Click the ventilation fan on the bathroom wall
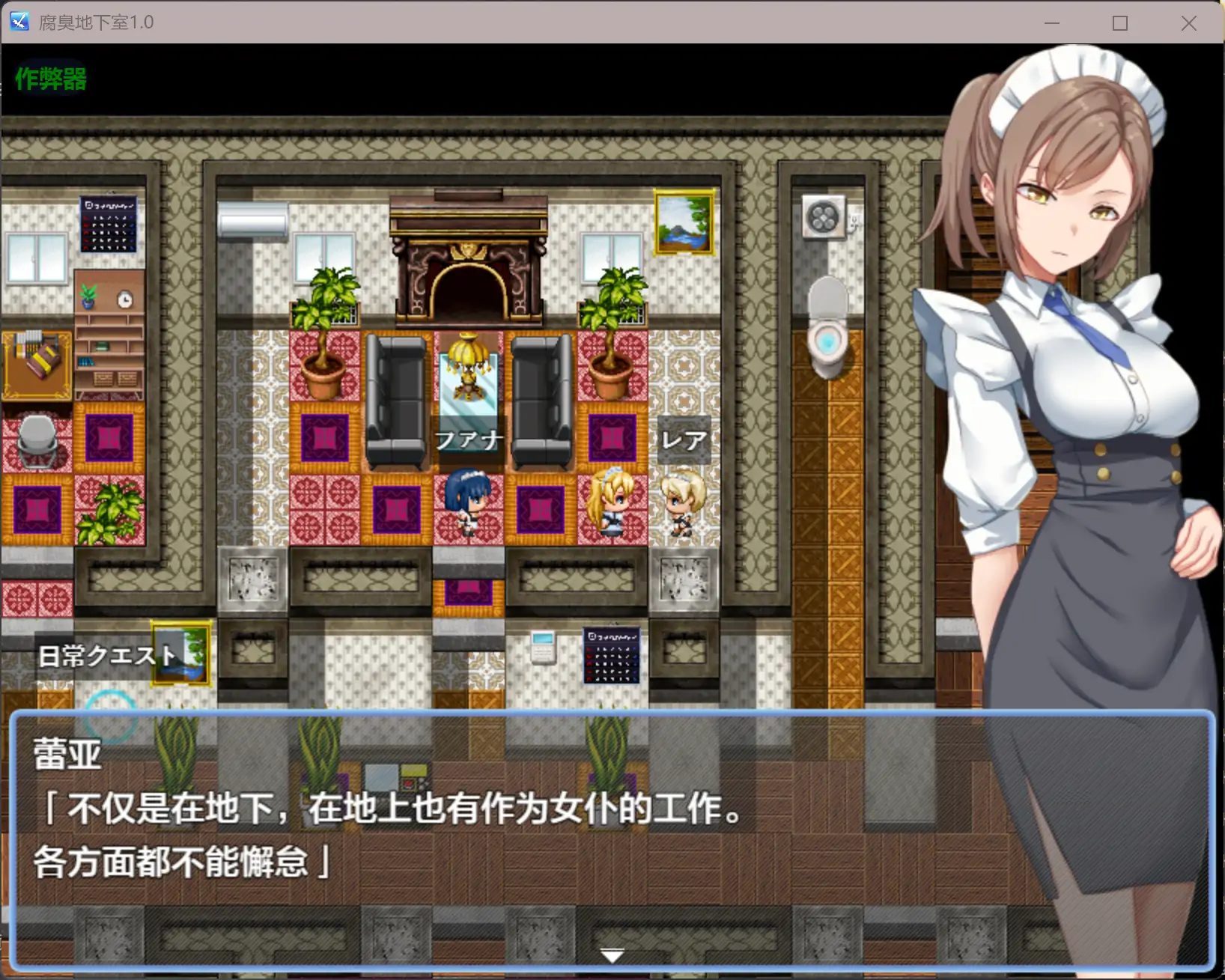Screen dimensions: 1225x980 point(822,216)
